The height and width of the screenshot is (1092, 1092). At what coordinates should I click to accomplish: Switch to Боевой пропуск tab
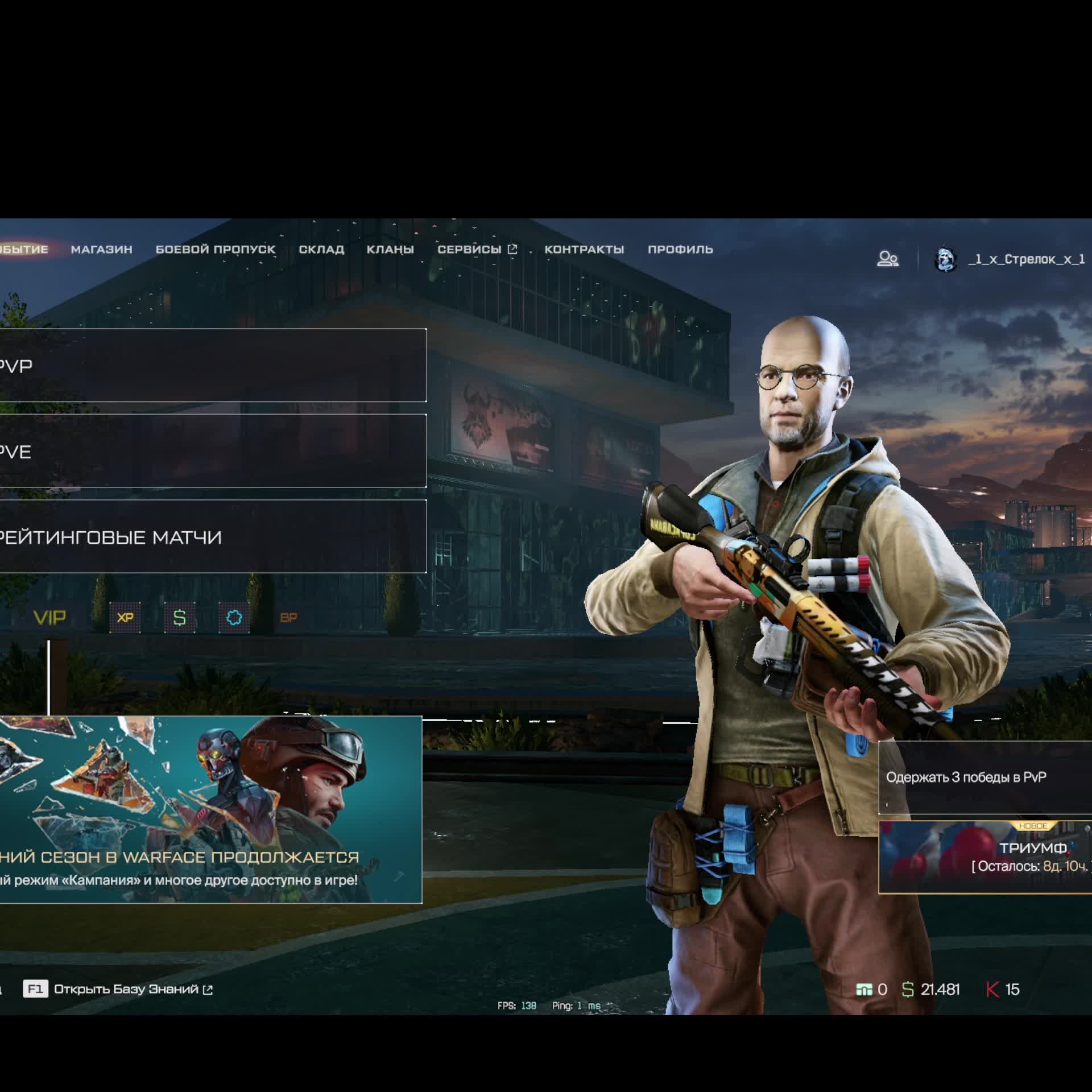click(x=215, y=249)
